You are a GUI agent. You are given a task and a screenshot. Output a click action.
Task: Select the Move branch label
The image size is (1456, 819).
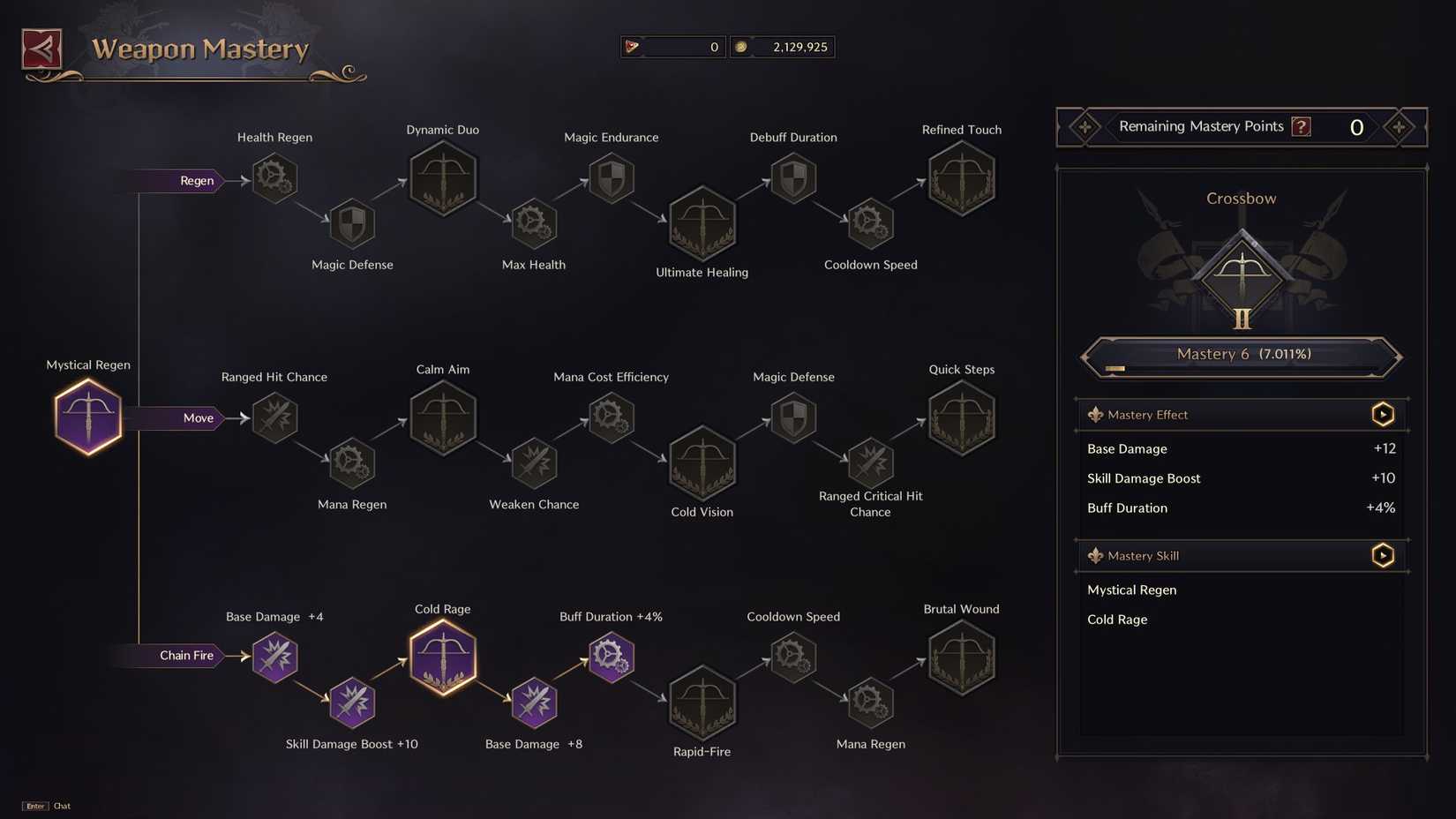(x=198, y=417)
